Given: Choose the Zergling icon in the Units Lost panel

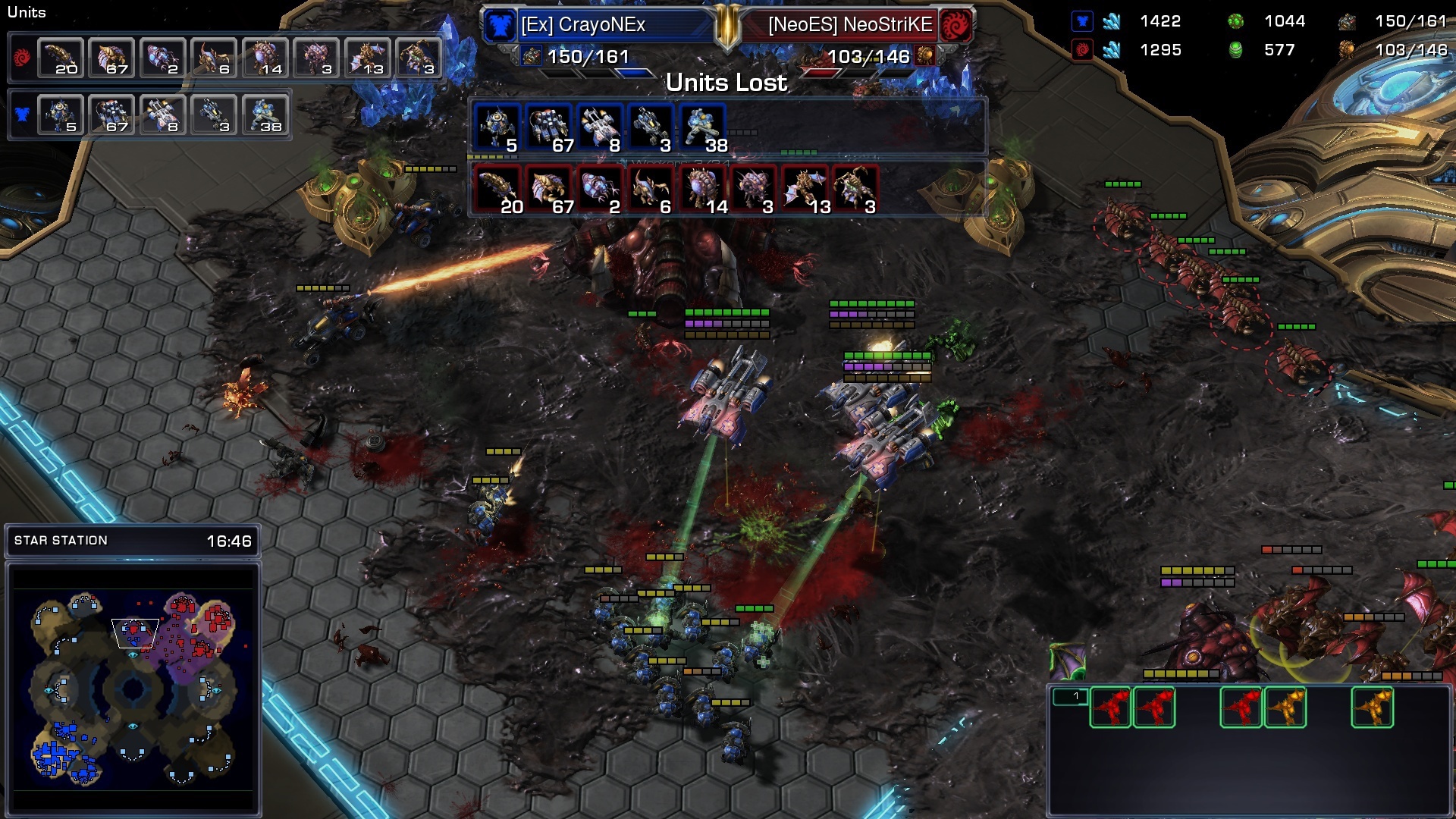Looking at the screenshot, I should point(497,189).
